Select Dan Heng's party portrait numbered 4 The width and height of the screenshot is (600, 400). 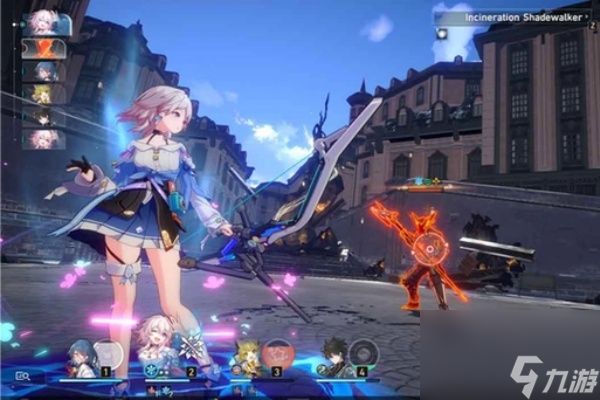tap(335, 355)
